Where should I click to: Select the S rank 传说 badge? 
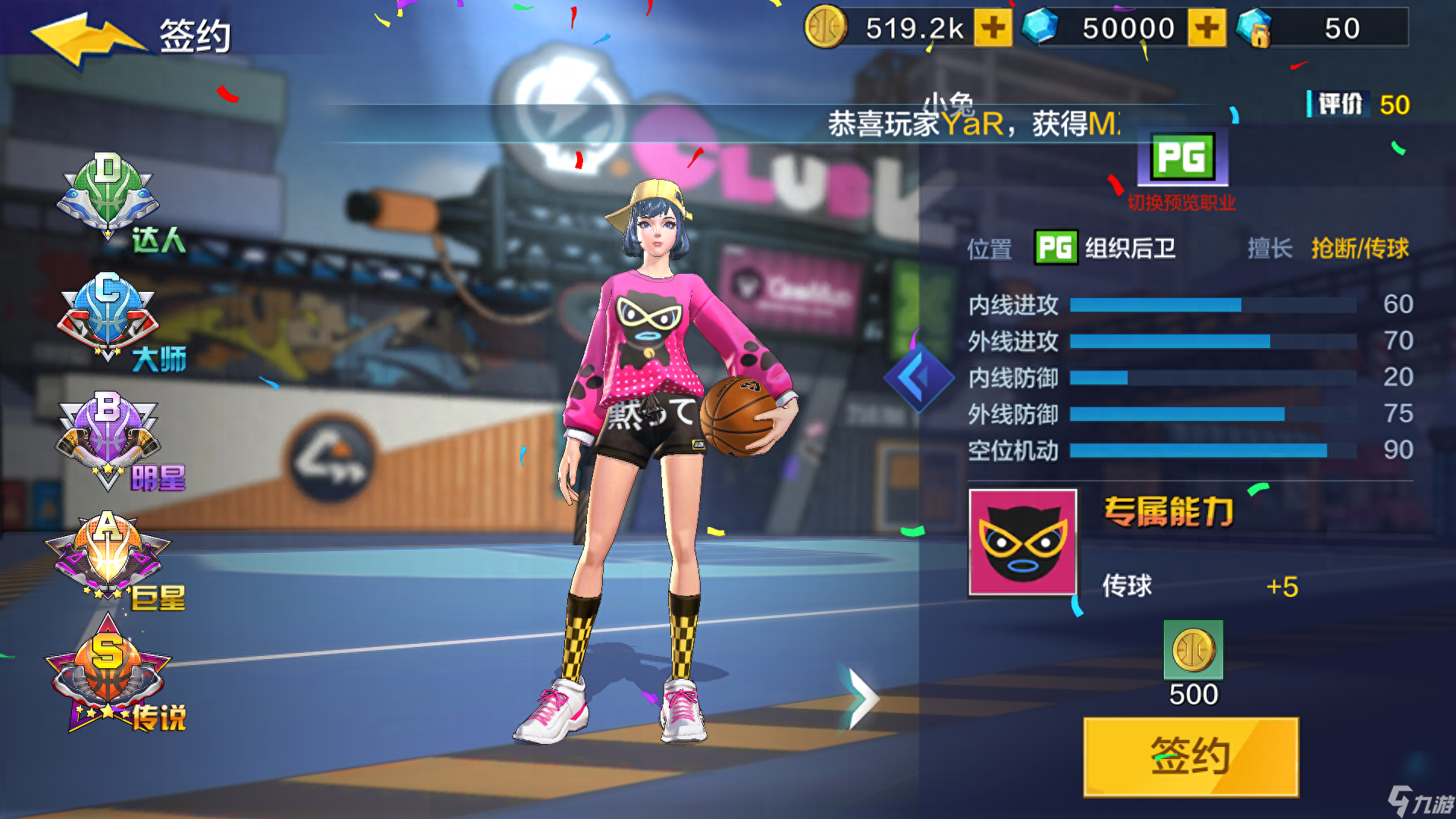pos(106,671)
